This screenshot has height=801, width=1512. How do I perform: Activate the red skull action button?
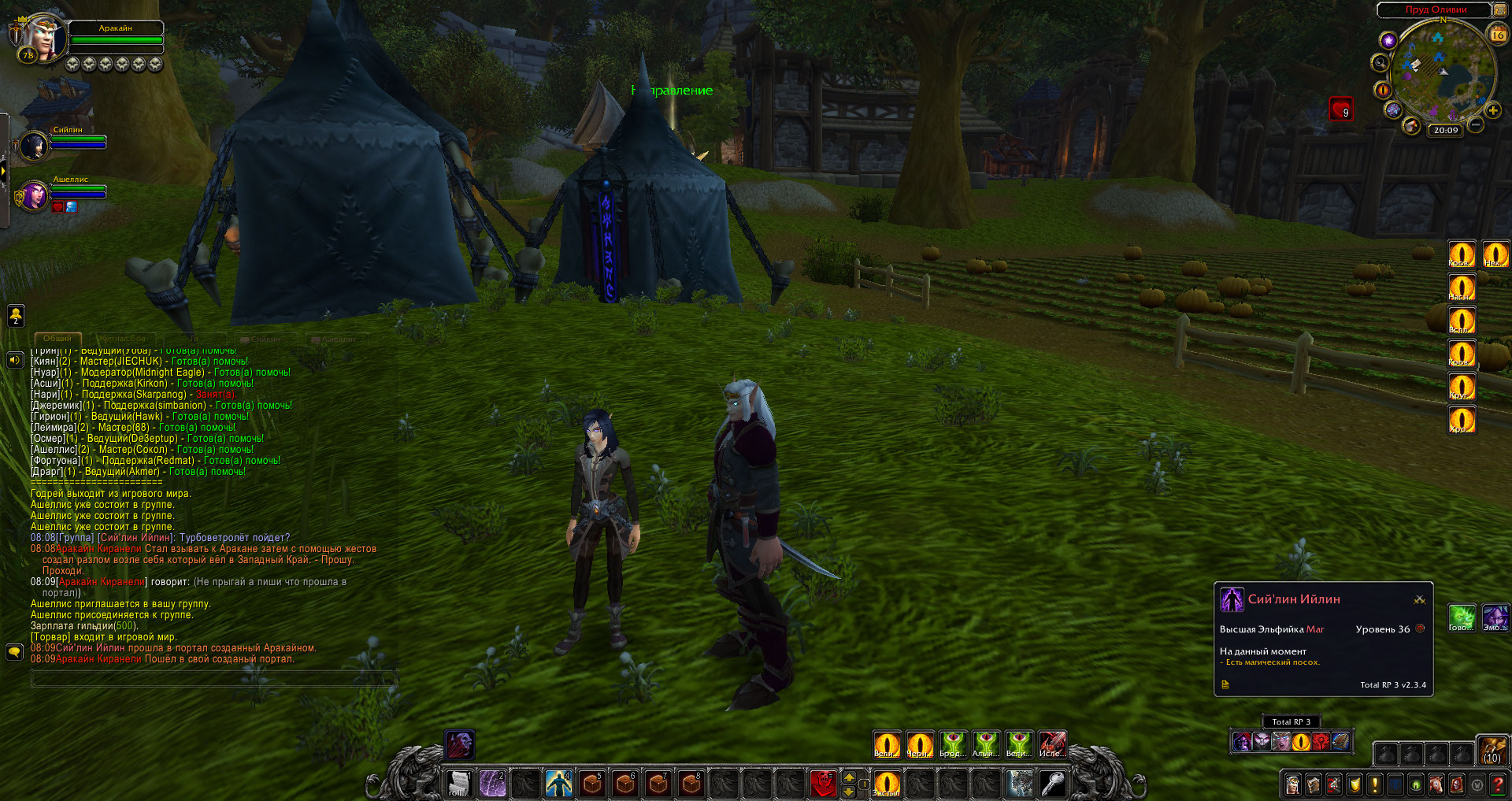pyautogui.click(x=822, y=784)
